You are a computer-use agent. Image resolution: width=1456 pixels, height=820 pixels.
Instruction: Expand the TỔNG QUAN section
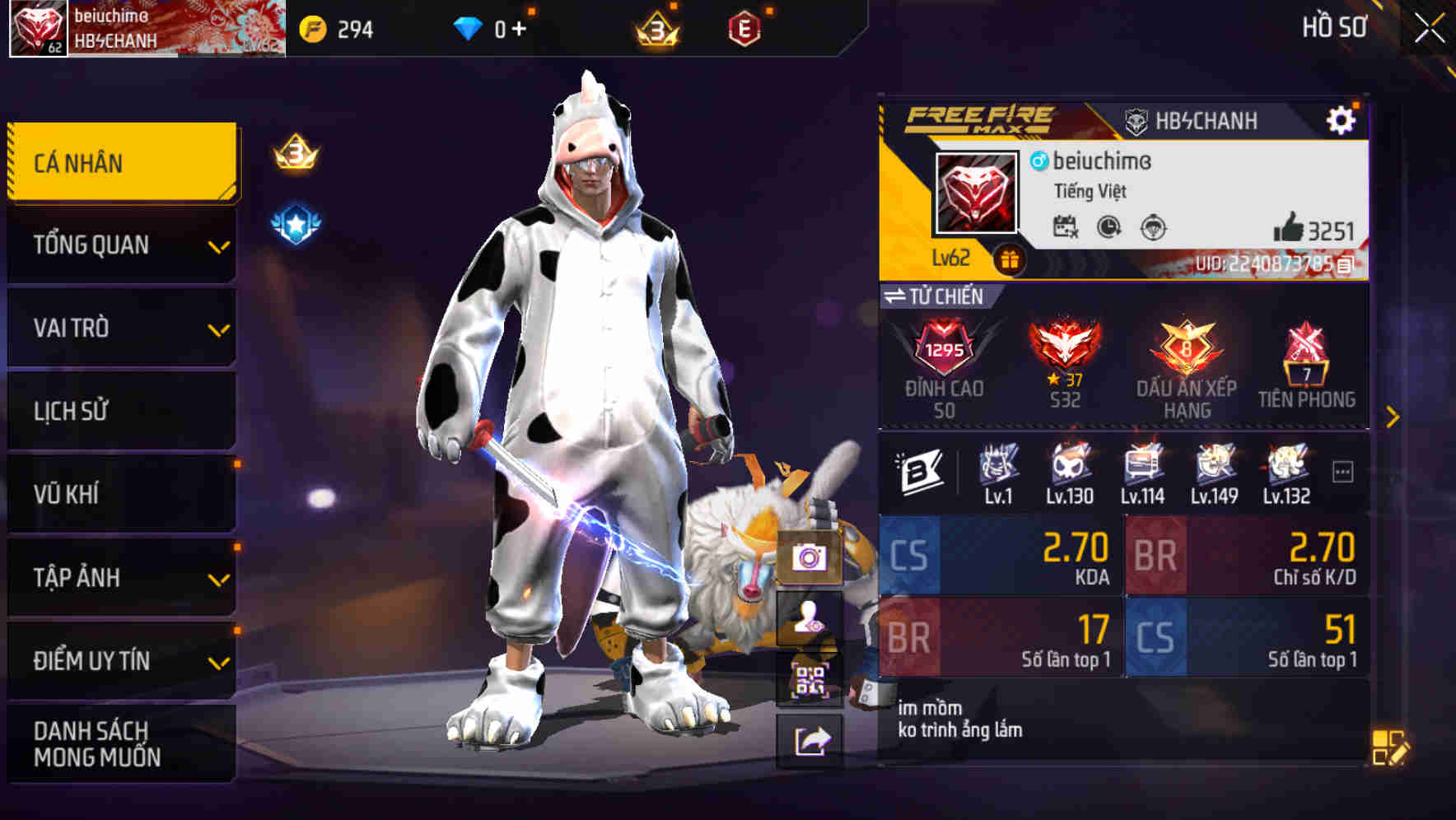[121, 245]
